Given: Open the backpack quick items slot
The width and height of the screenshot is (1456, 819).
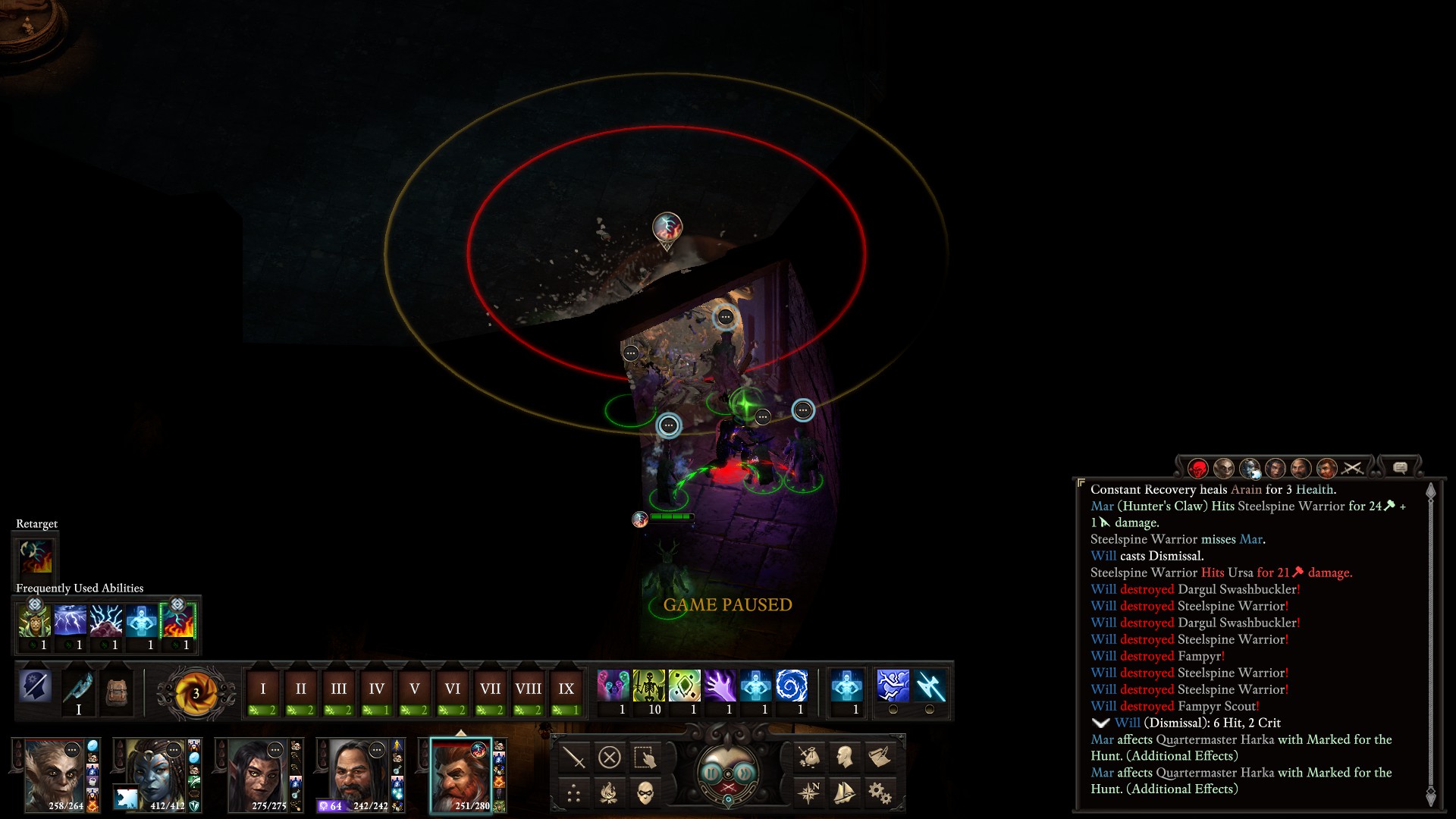Looking at the screenshot, I should tap(116, 692).
